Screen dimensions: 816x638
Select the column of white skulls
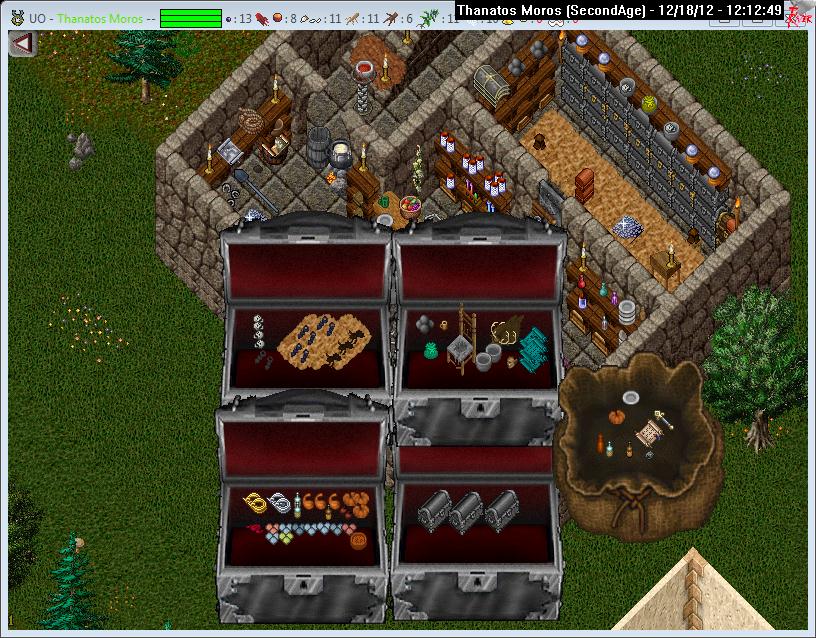[258, 330]
